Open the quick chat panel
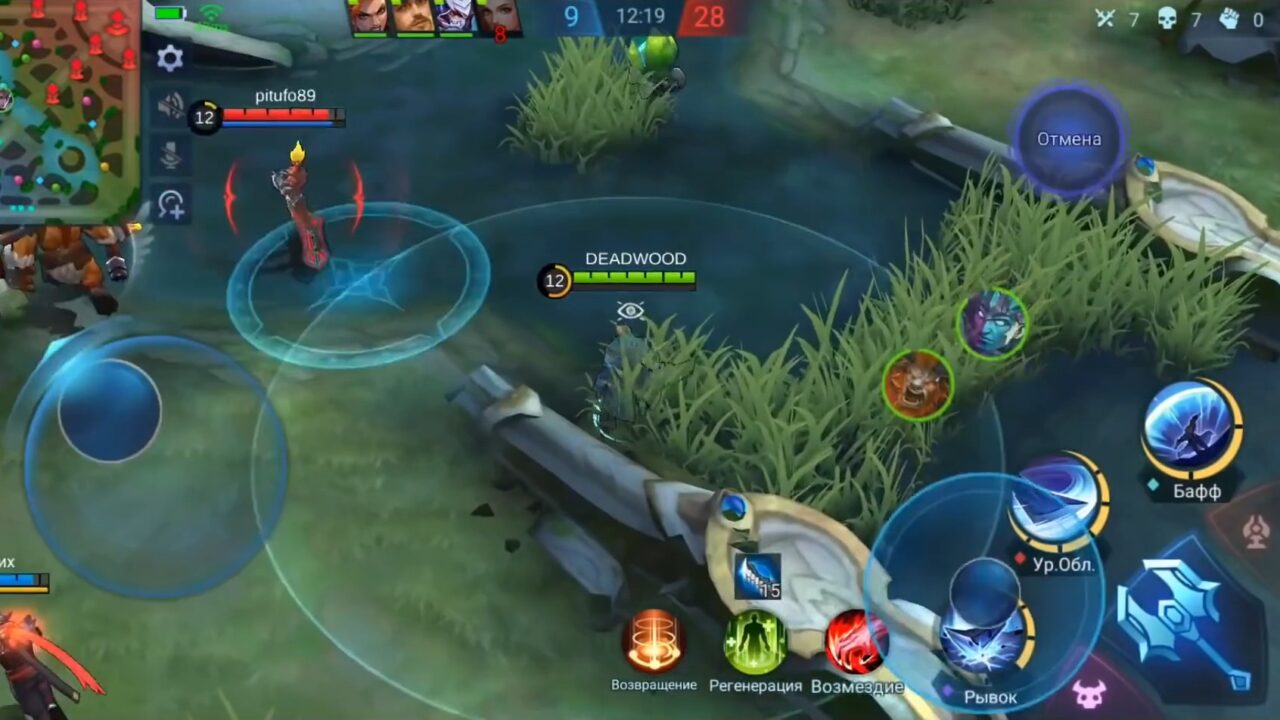1280x720 pixels. [x=172, y=201]
